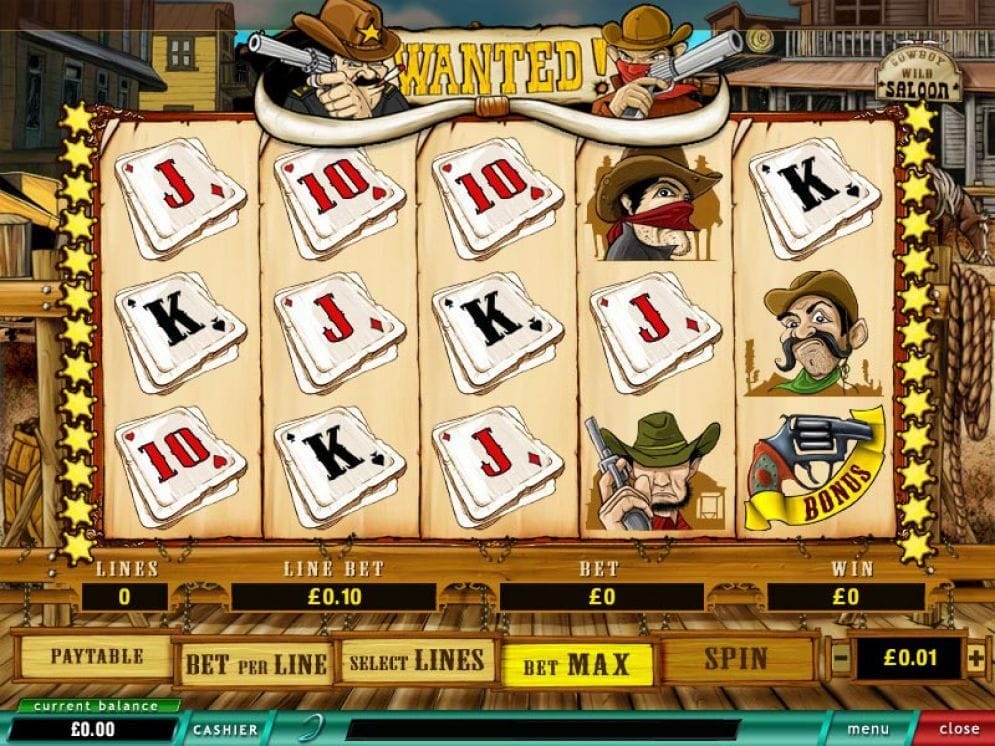Activate the Bet Max button
Screen dimensions: 995x746
coord(576,664)
